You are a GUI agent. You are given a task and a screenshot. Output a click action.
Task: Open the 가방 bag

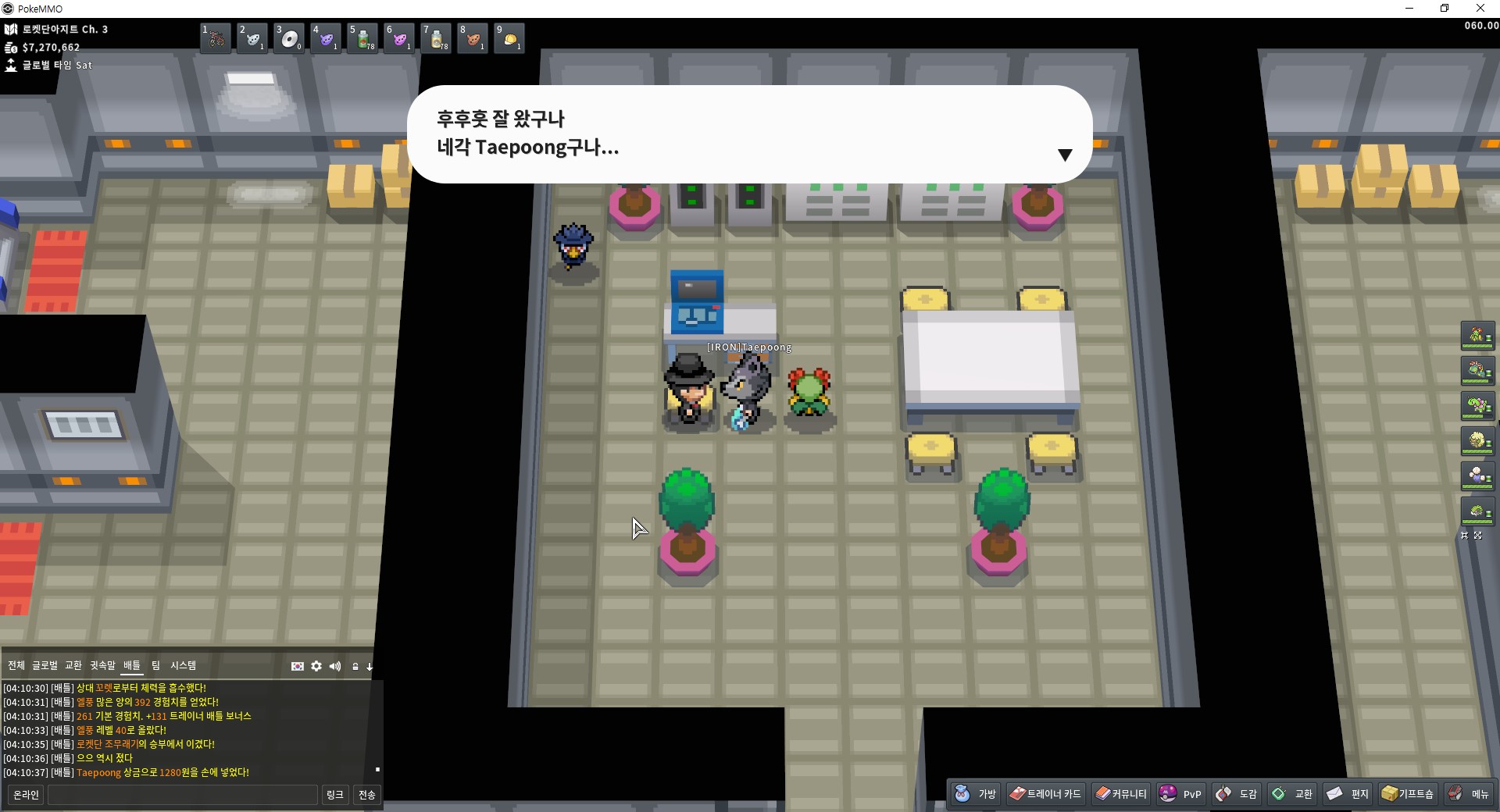click(x=976, y=794)
